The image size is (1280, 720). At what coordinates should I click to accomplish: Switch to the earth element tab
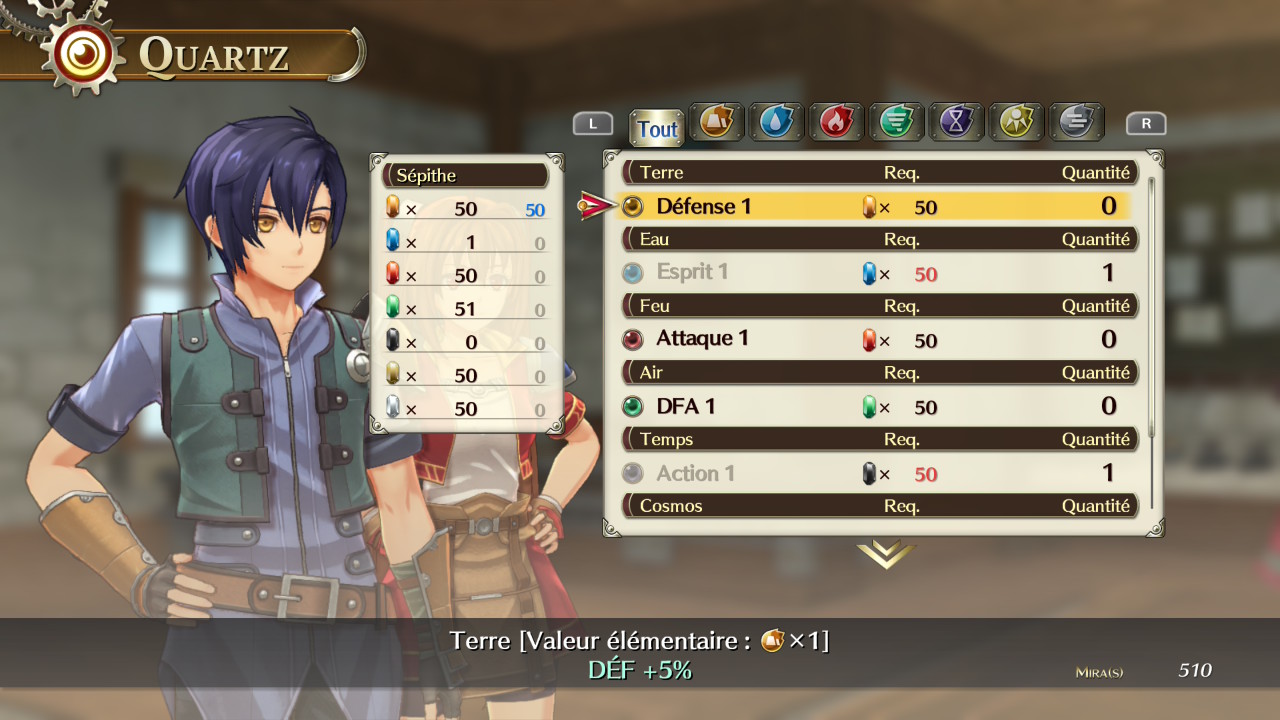[716, 122]
